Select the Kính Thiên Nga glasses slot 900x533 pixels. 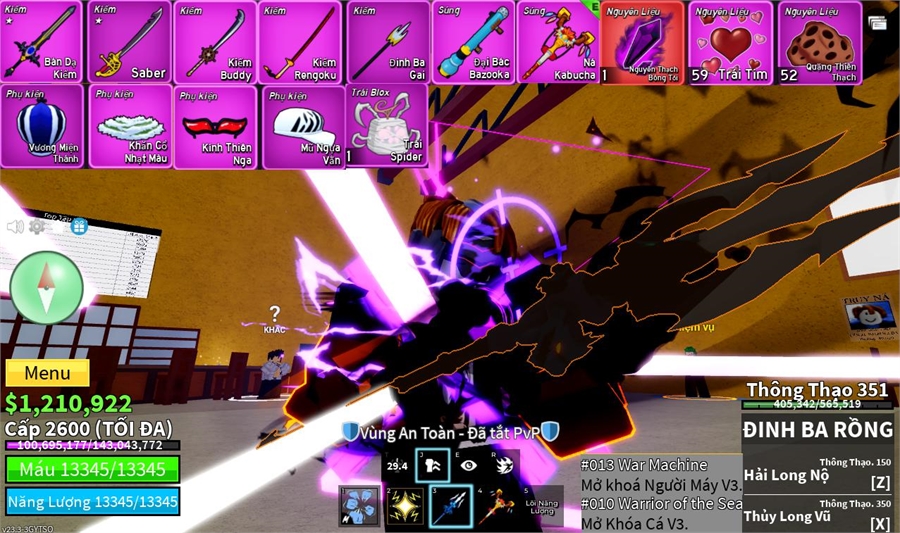(x=214, y=126)
